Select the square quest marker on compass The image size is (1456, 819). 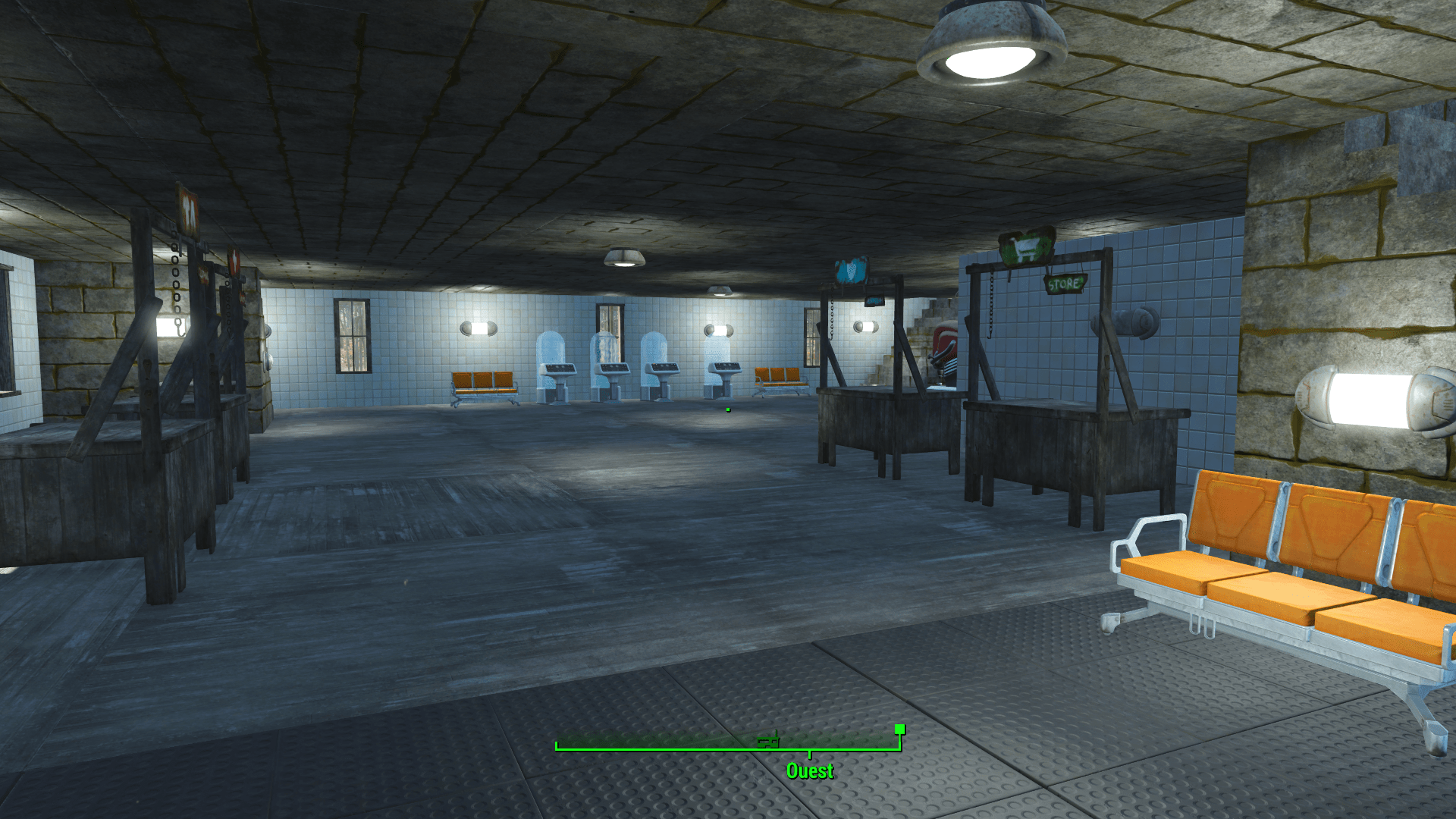899,730
